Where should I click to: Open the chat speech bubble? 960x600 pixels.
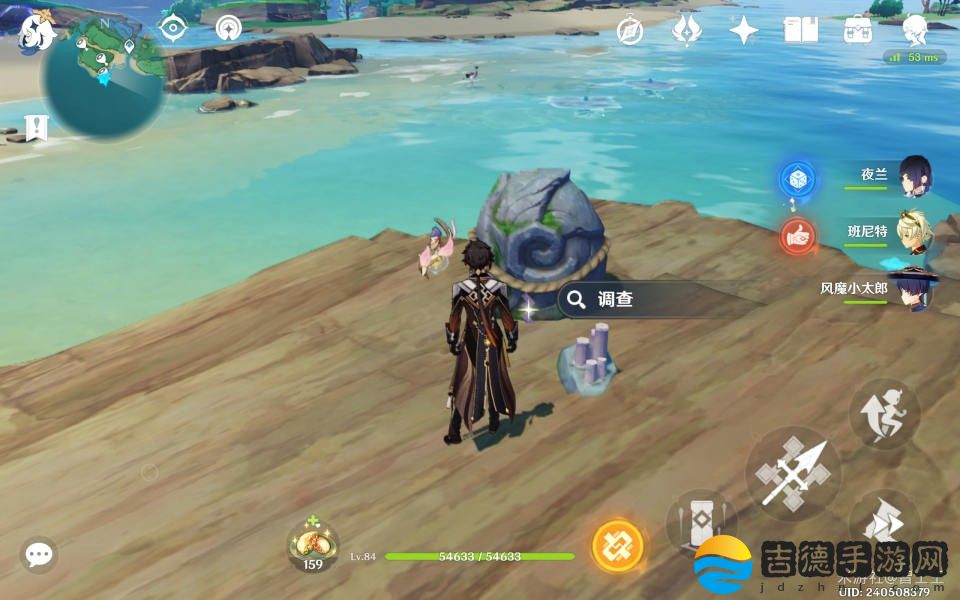[x=39, y=554]
